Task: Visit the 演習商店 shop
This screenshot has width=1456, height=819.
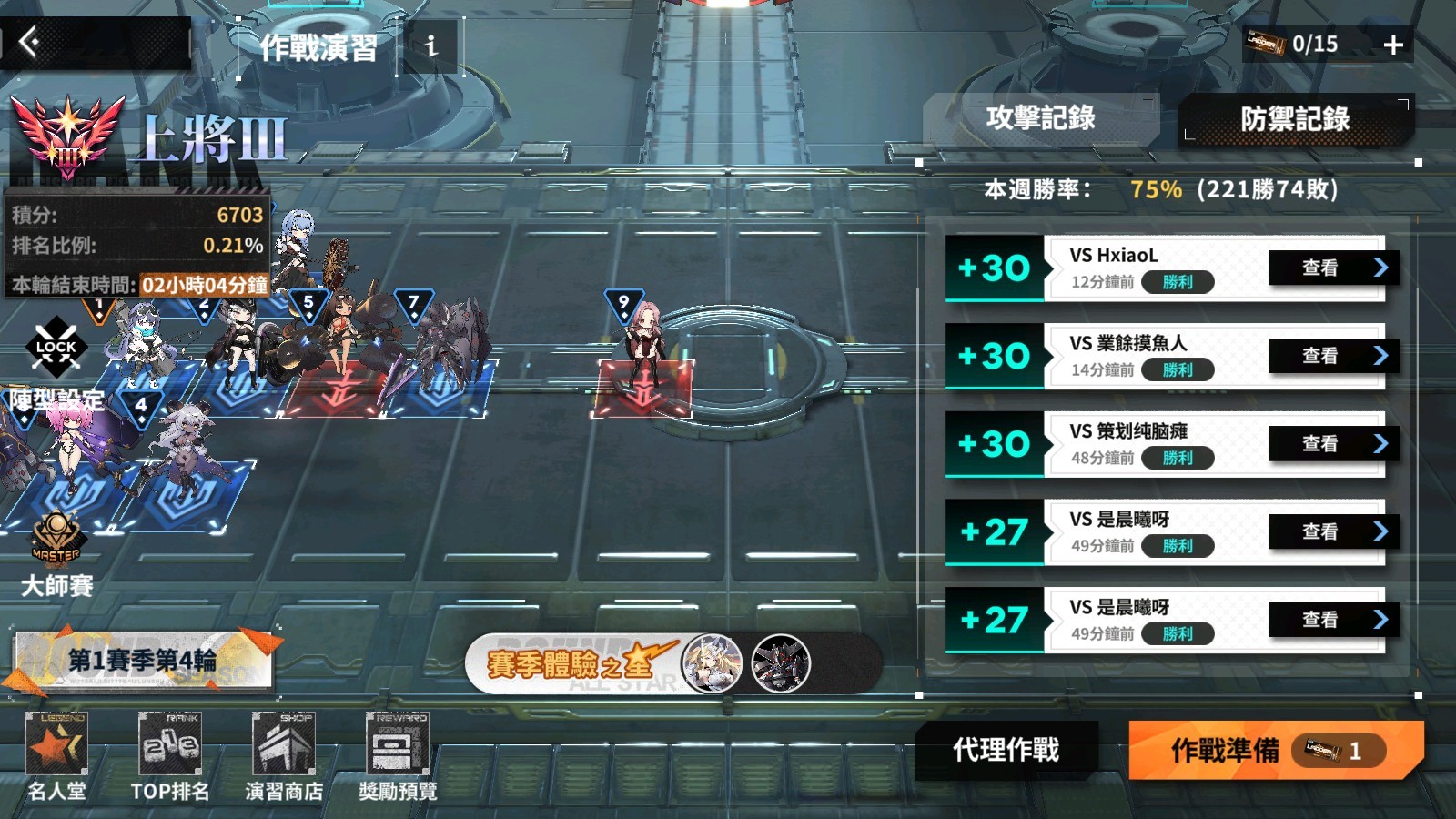Action: click(x=284, y=757)
